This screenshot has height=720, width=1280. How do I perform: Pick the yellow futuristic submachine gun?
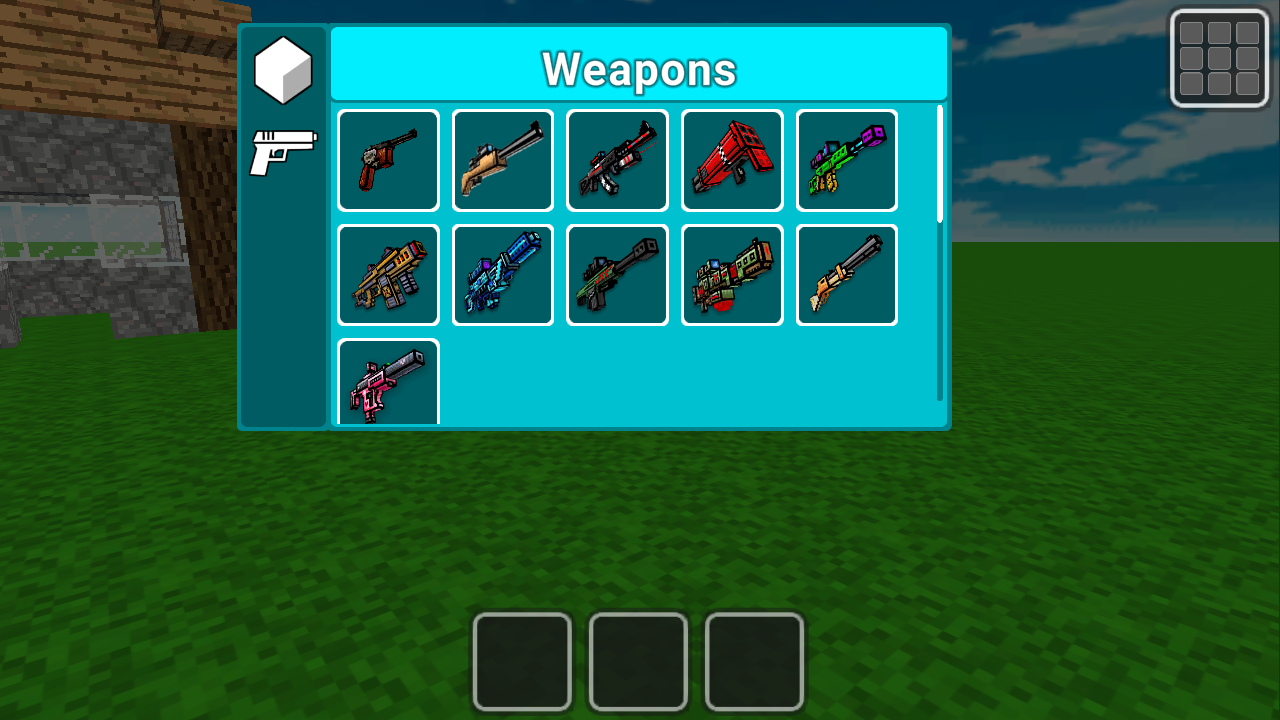pyautogui.click(x=387, y=274)
